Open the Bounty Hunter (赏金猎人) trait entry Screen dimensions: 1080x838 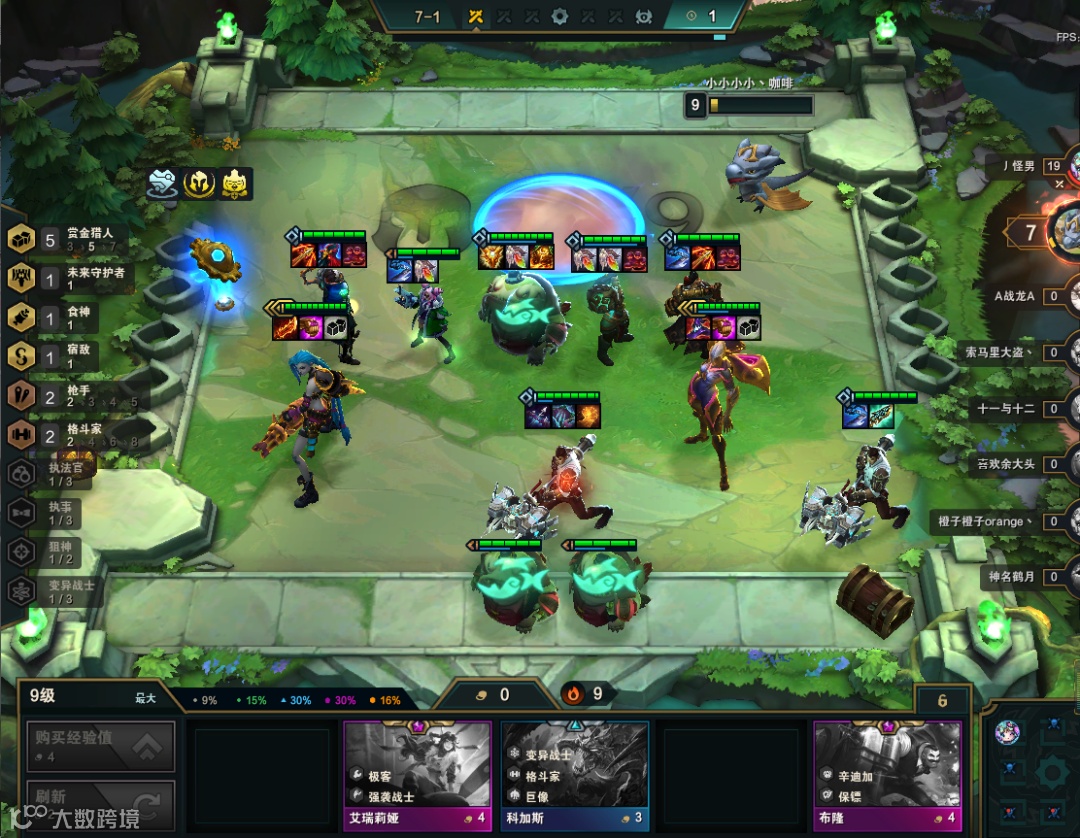(70, 239)
